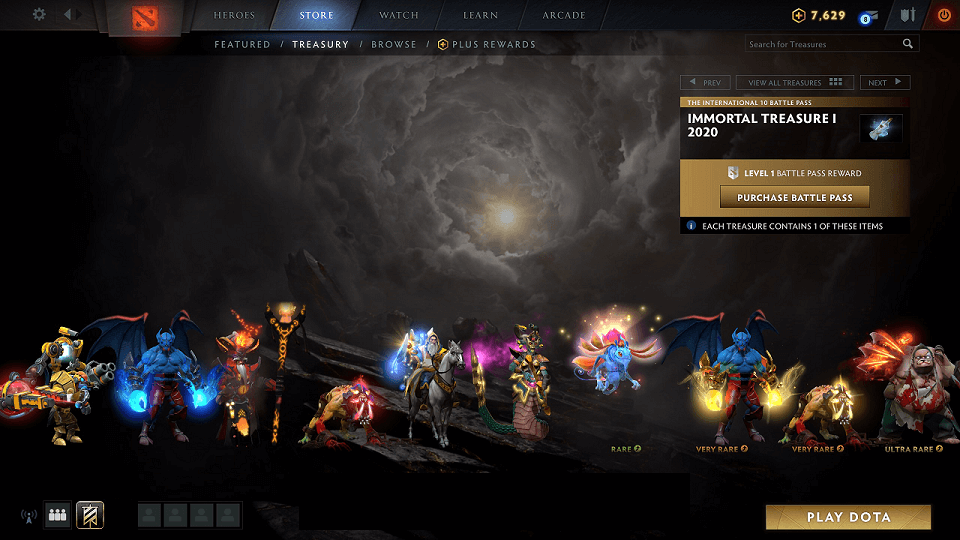960x540 pixels.
Task: Open the striped banner guild icon
Action: pos(90,516)
